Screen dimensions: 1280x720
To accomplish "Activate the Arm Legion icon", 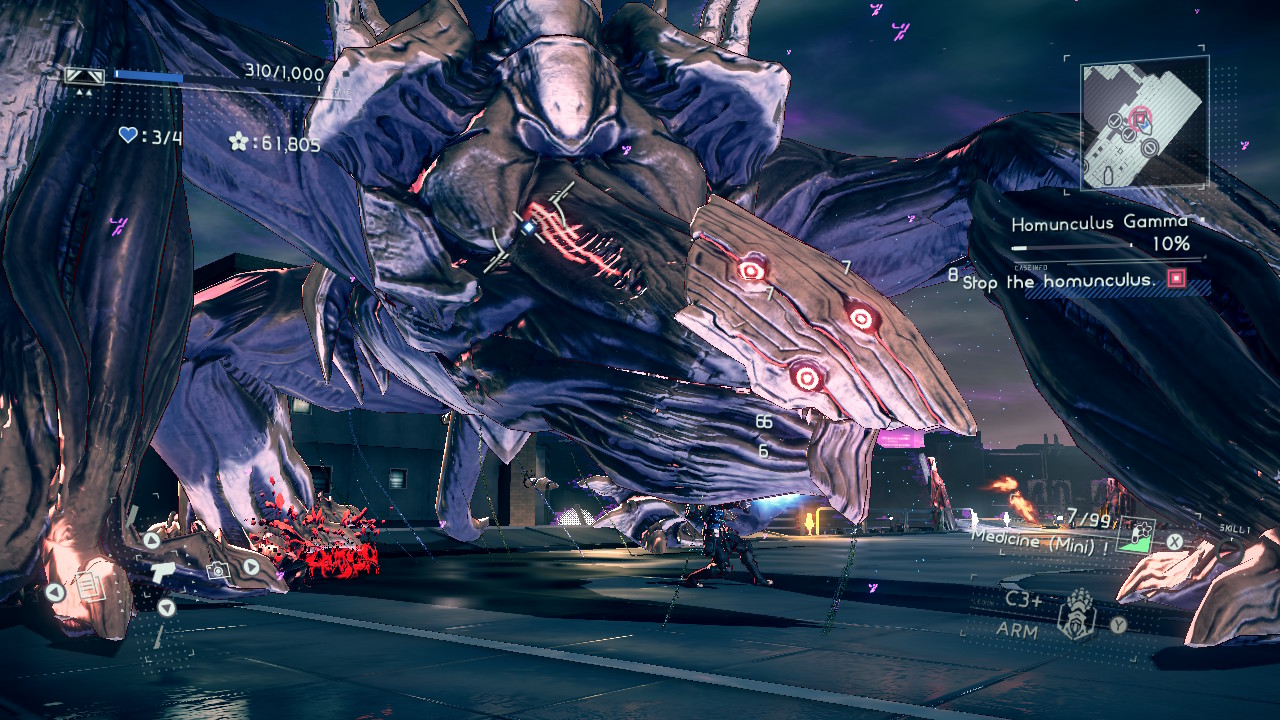I will (x=1077, y=613).
